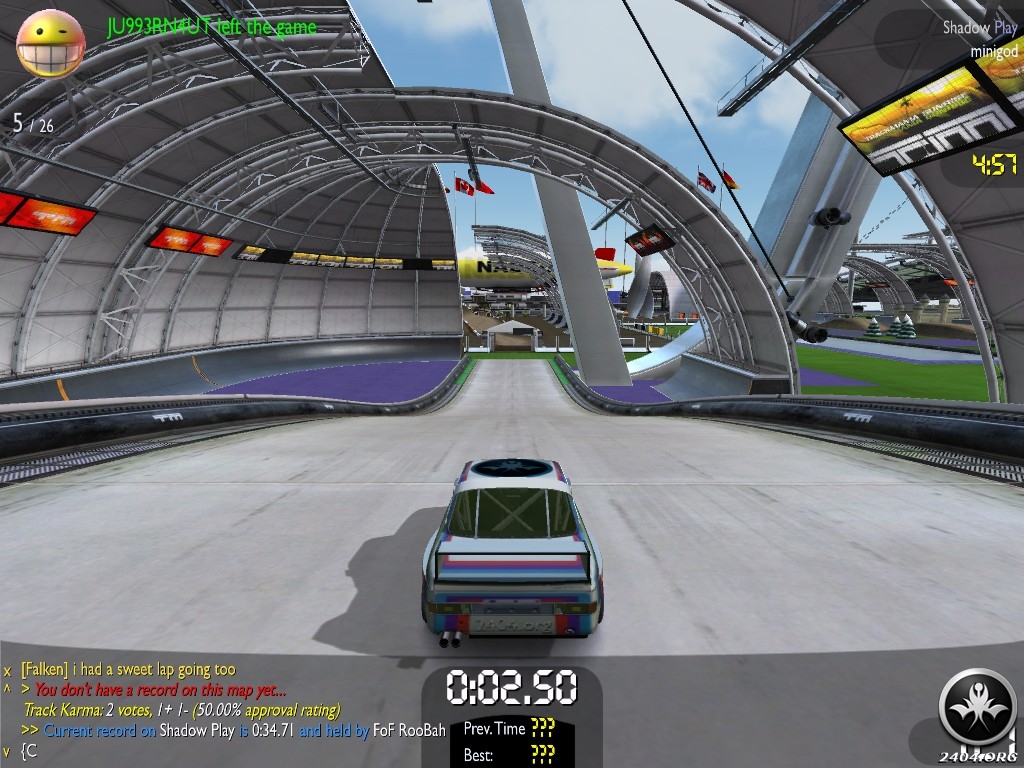
Task: Click the grinning smiley avatar icon
Action: click(50, 43)
